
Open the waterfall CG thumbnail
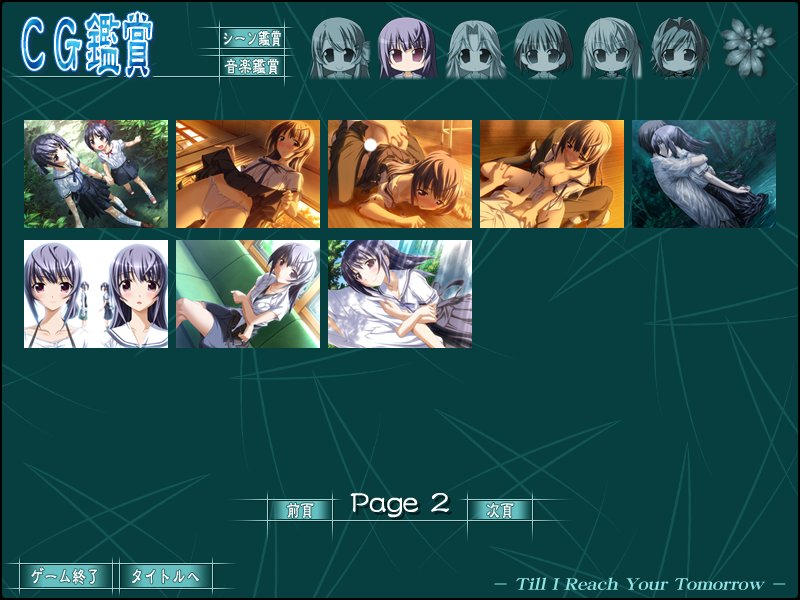tap(400, 294)
